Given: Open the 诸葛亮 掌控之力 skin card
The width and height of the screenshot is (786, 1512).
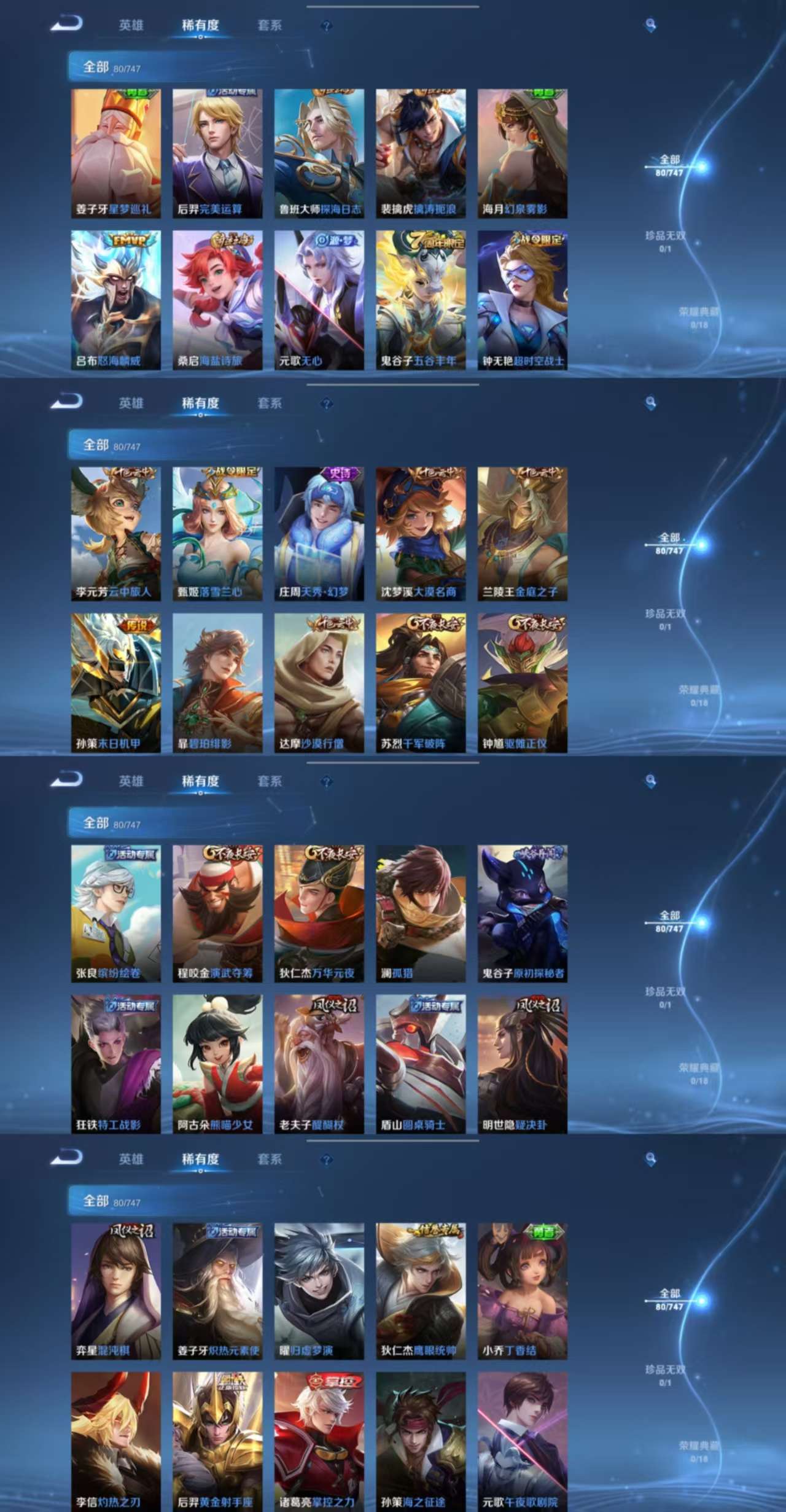Looking at the screenshot, I should coord(319,1441).
